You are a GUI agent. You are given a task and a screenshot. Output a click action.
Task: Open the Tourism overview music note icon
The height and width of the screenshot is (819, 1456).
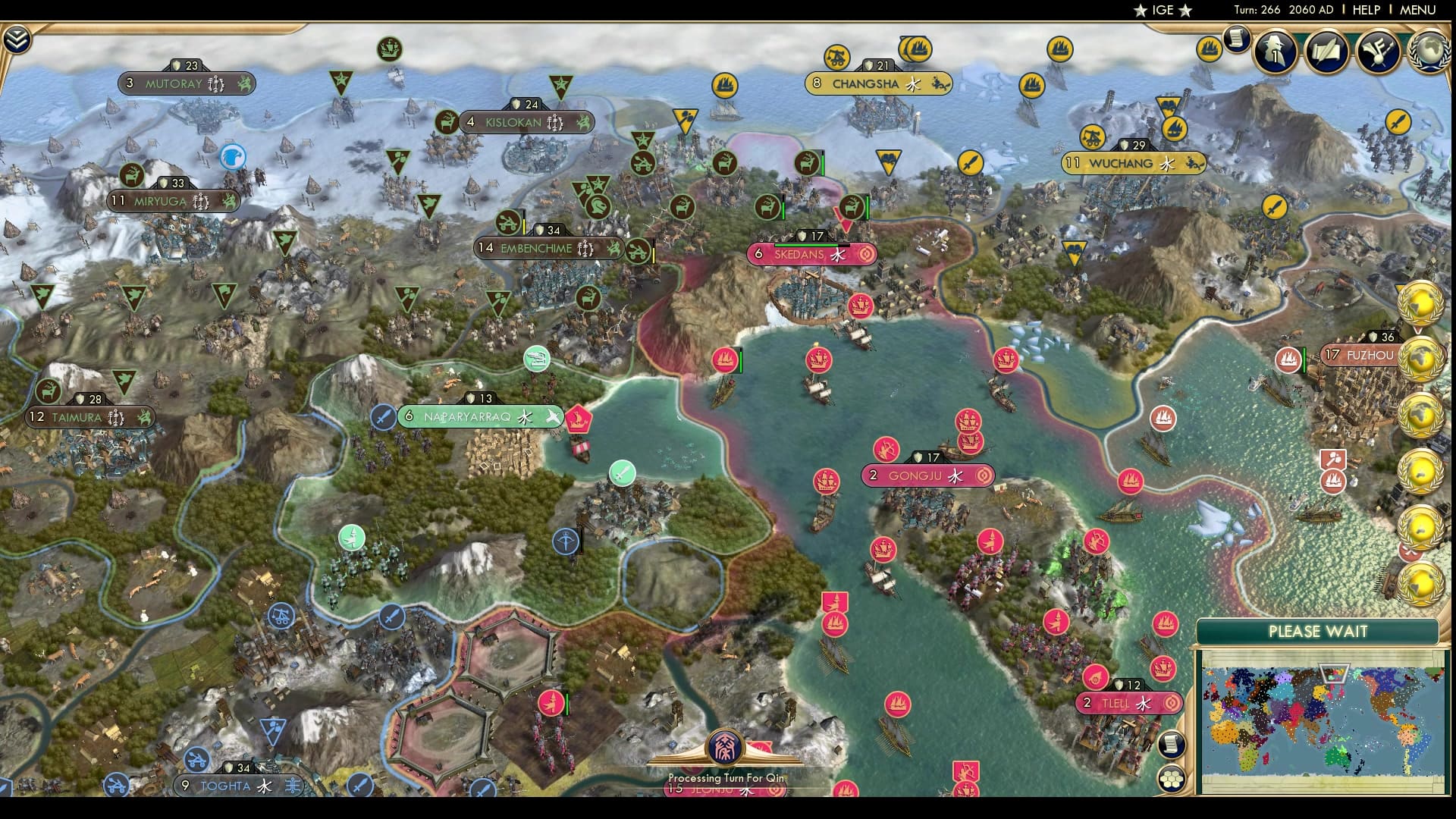pos(1379,53)
